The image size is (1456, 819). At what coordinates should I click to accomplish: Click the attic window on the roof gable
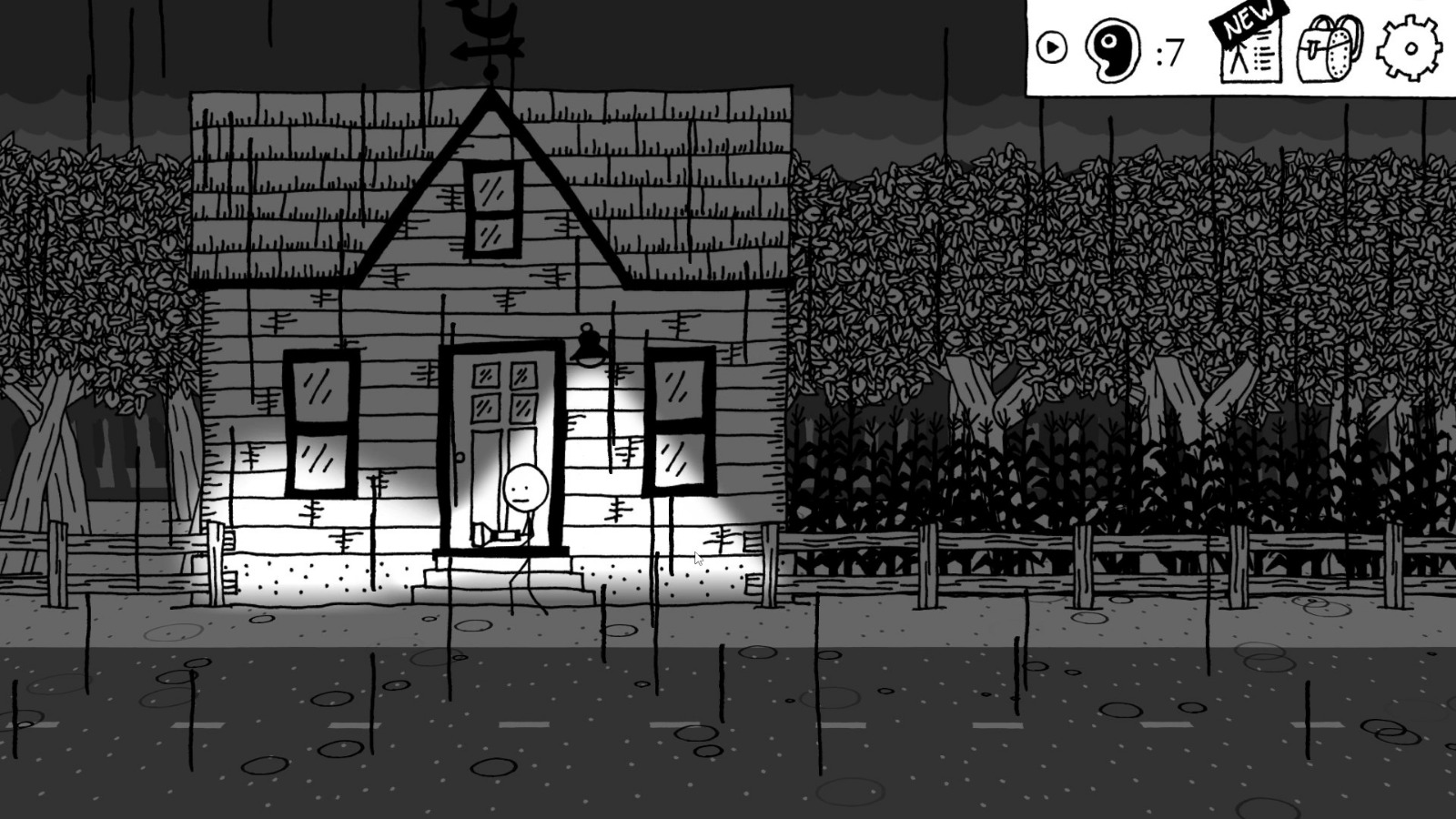click(493, 209)
